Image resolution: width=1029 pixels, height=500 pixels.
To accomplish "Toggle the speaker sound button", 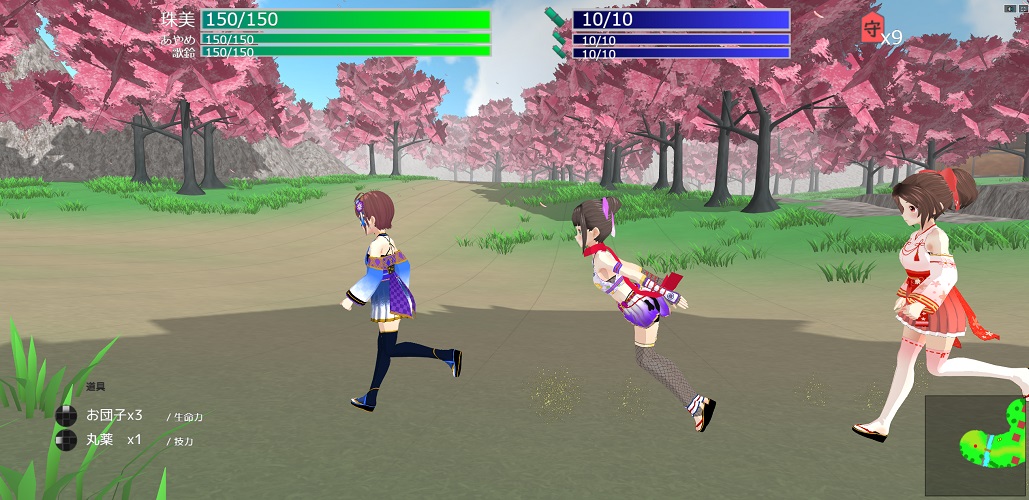I will point(1009,6).
